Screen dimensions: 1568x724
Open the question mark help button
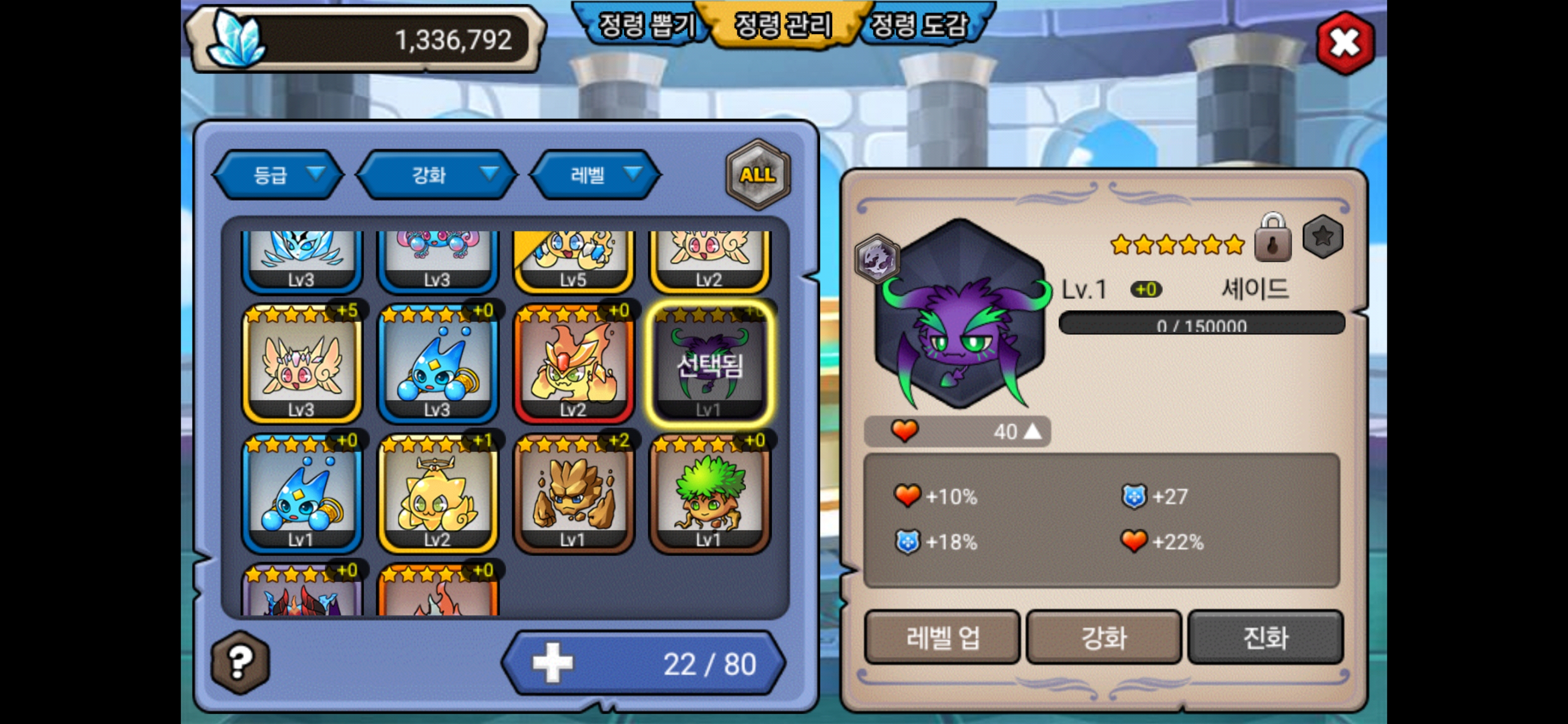(240, 661)
